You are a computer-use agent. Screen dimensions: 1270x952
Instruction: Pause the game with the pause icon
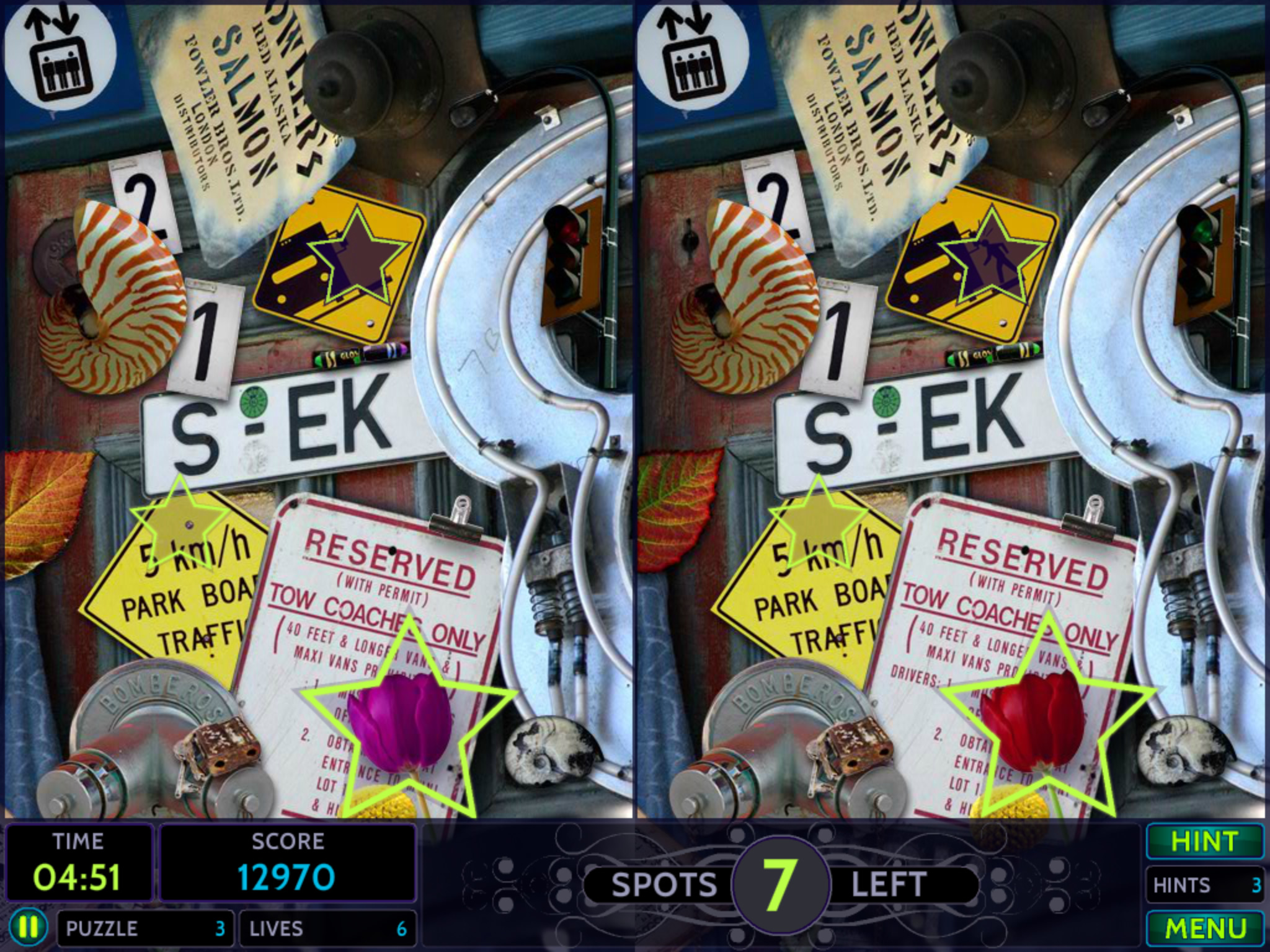[x=29, y=927]
